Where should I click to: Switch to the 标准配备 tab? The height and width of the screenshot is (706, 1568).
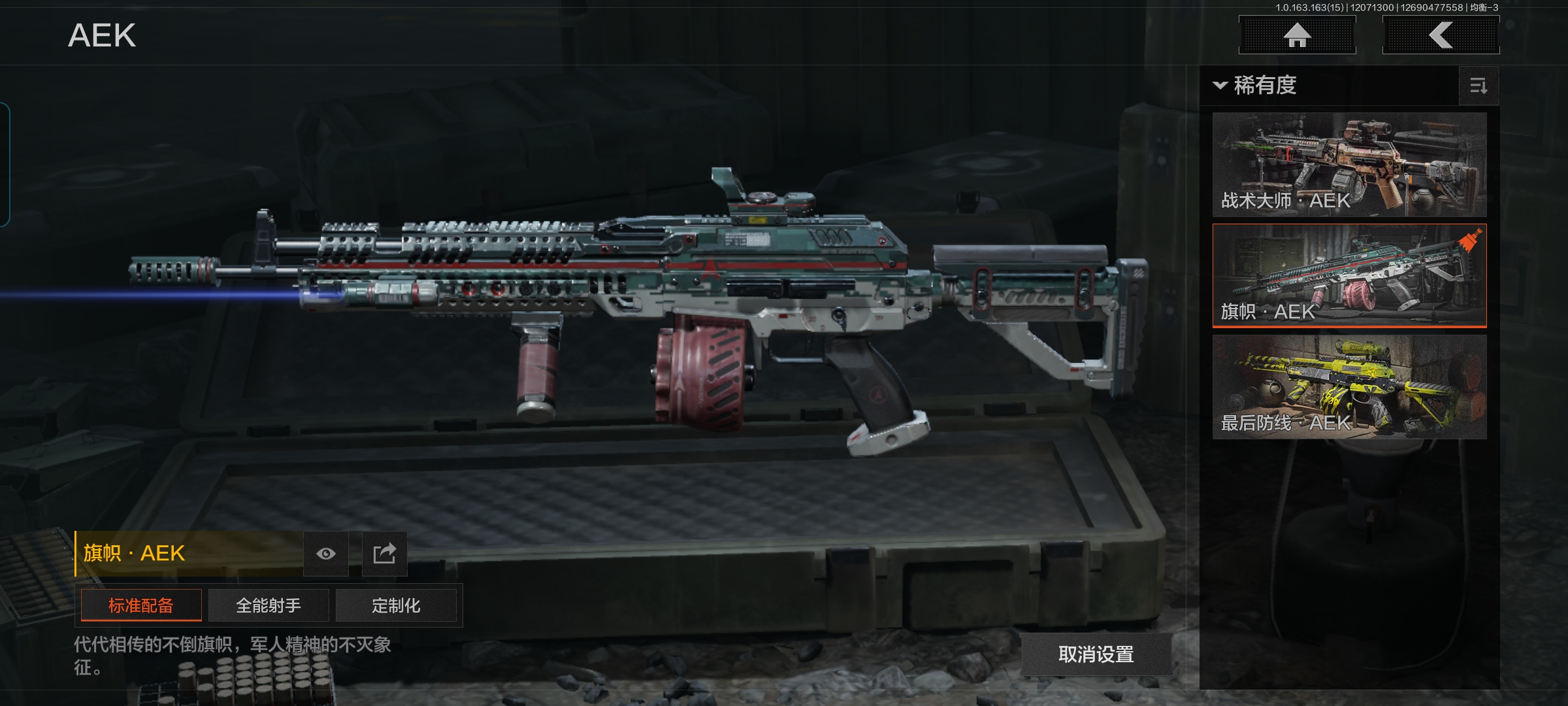point(141,605)
